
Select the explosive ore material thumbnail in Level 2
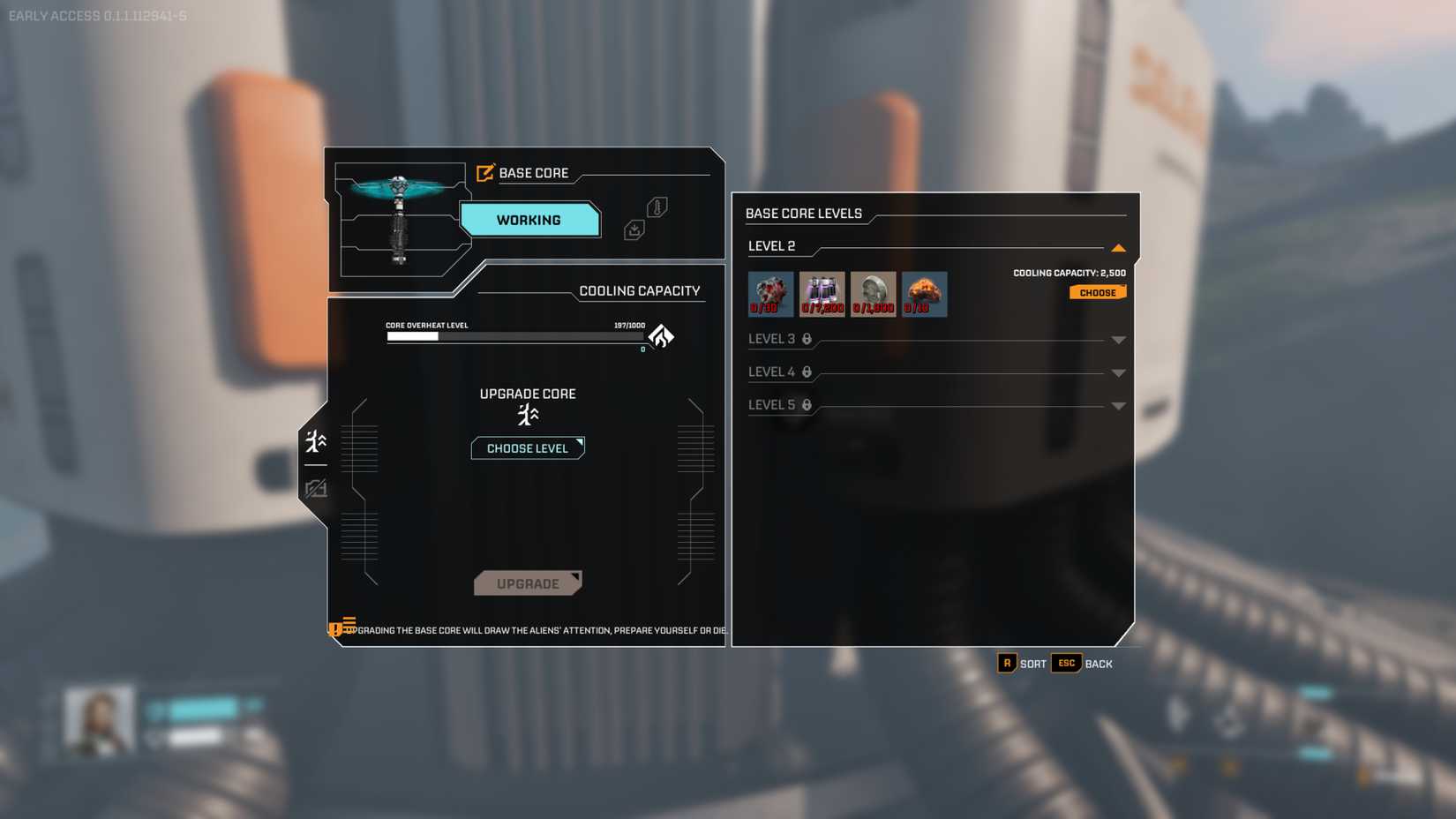click(924, 294)
